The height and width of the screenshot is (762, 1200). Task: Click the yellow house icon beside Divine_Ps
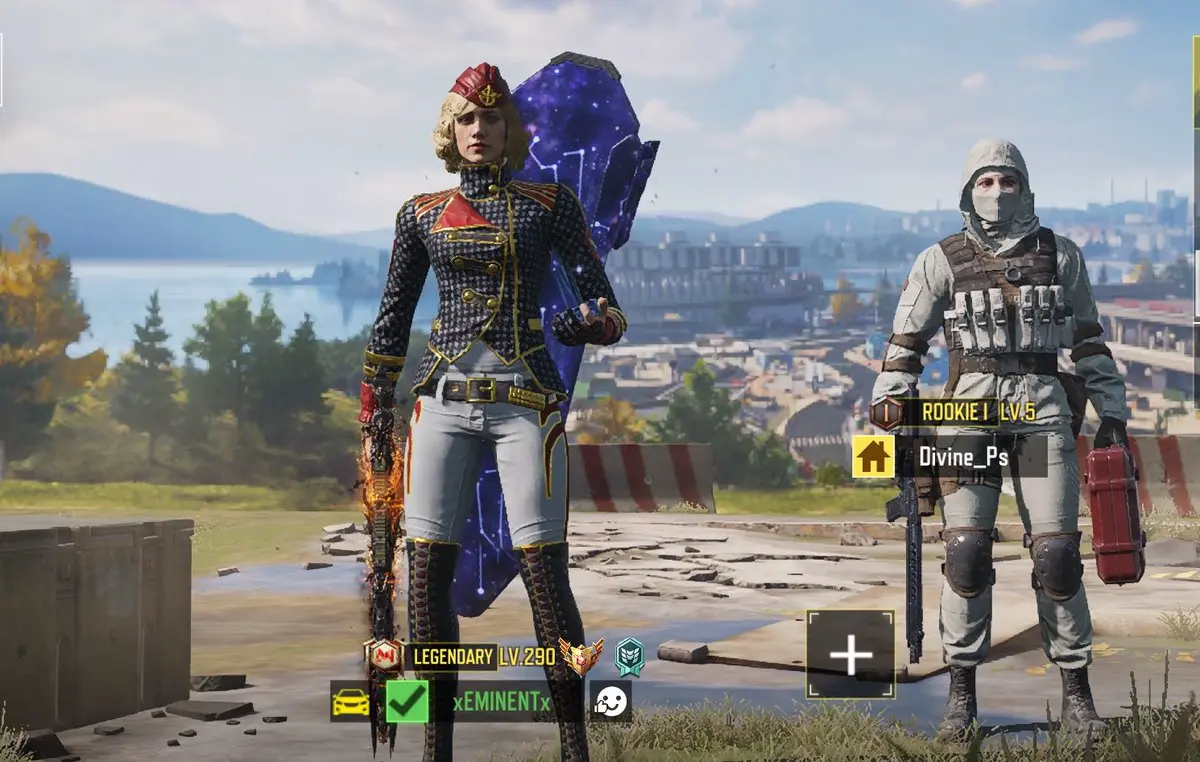(873, 456)
